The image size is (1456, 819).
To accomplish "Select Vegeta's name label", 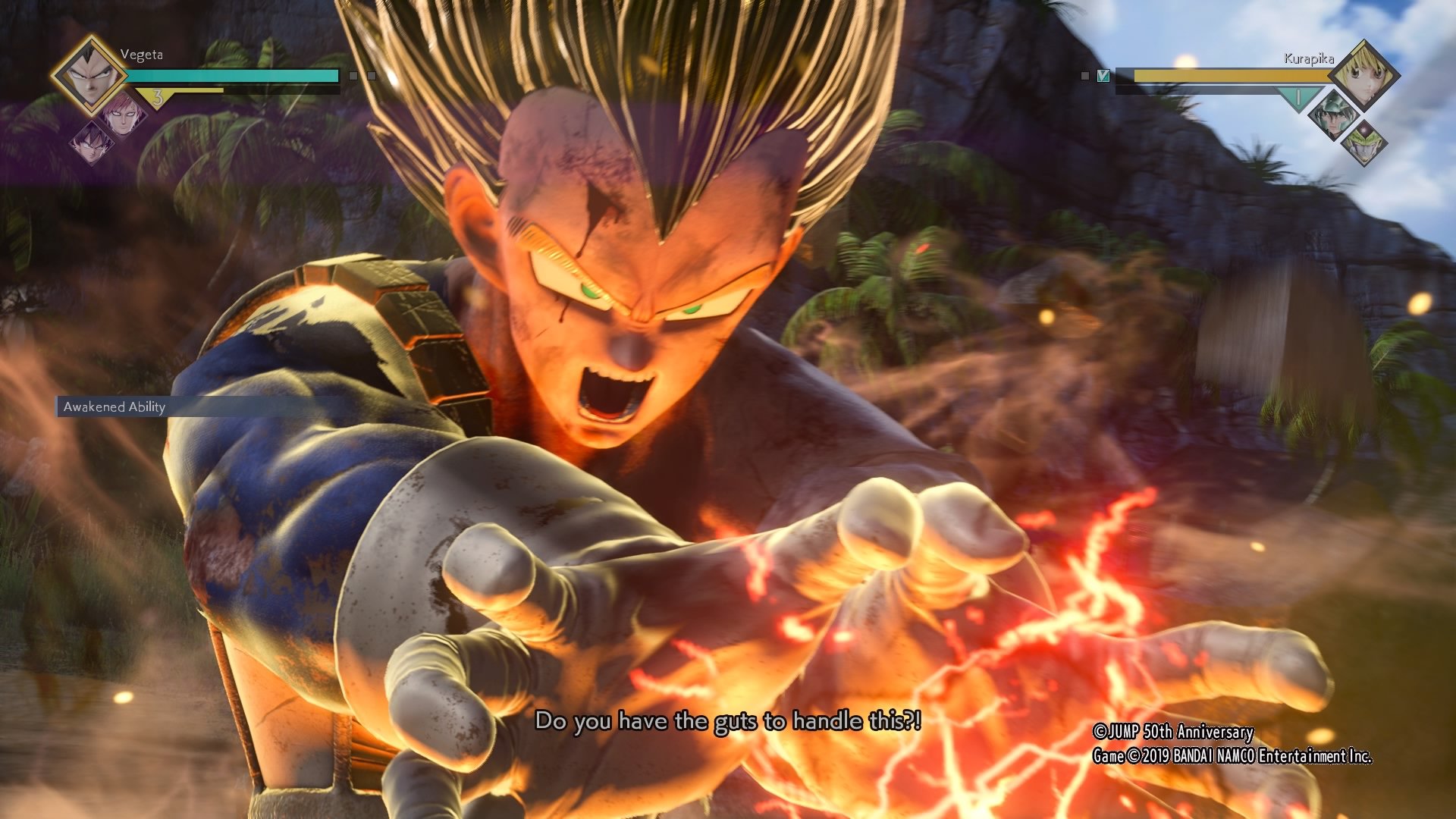I will (142, 54).
